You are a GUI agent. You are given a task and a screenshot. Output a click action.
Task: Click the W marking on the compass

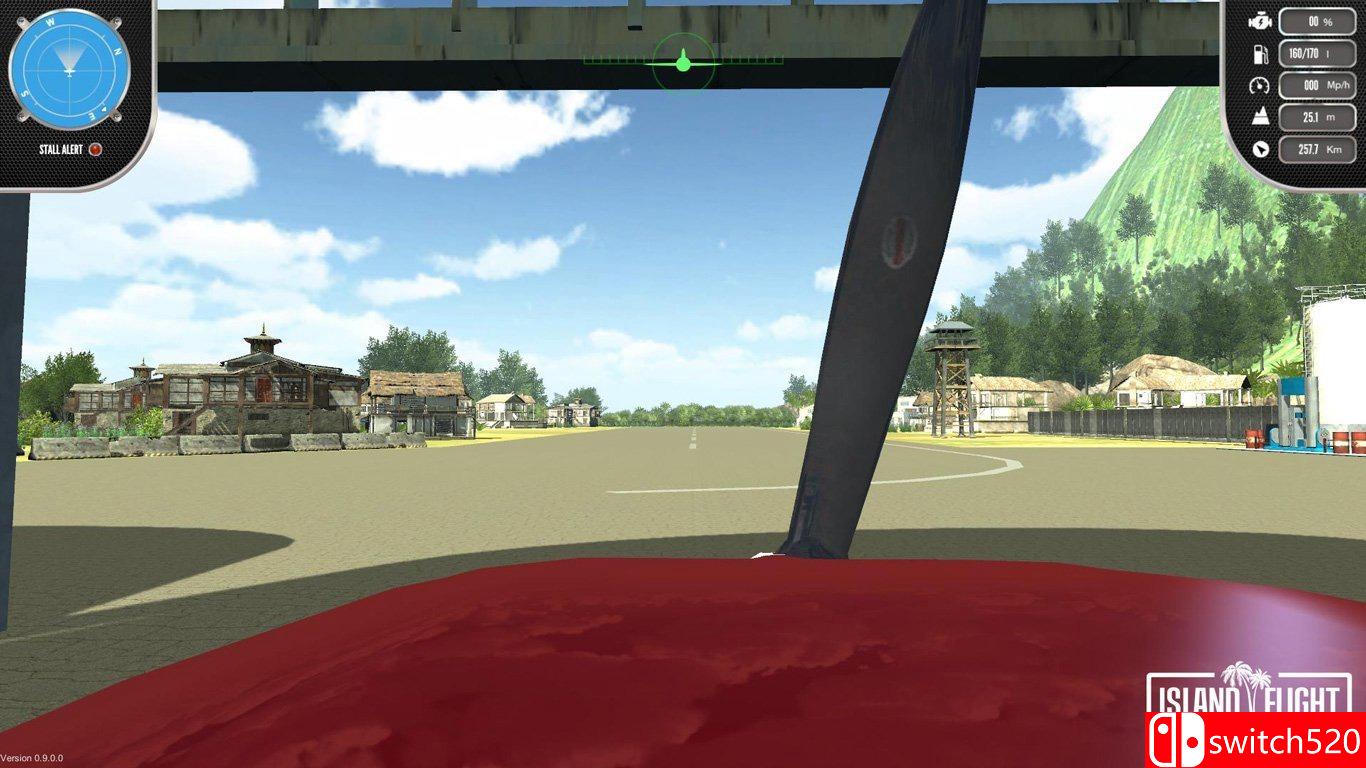[51, 22]
